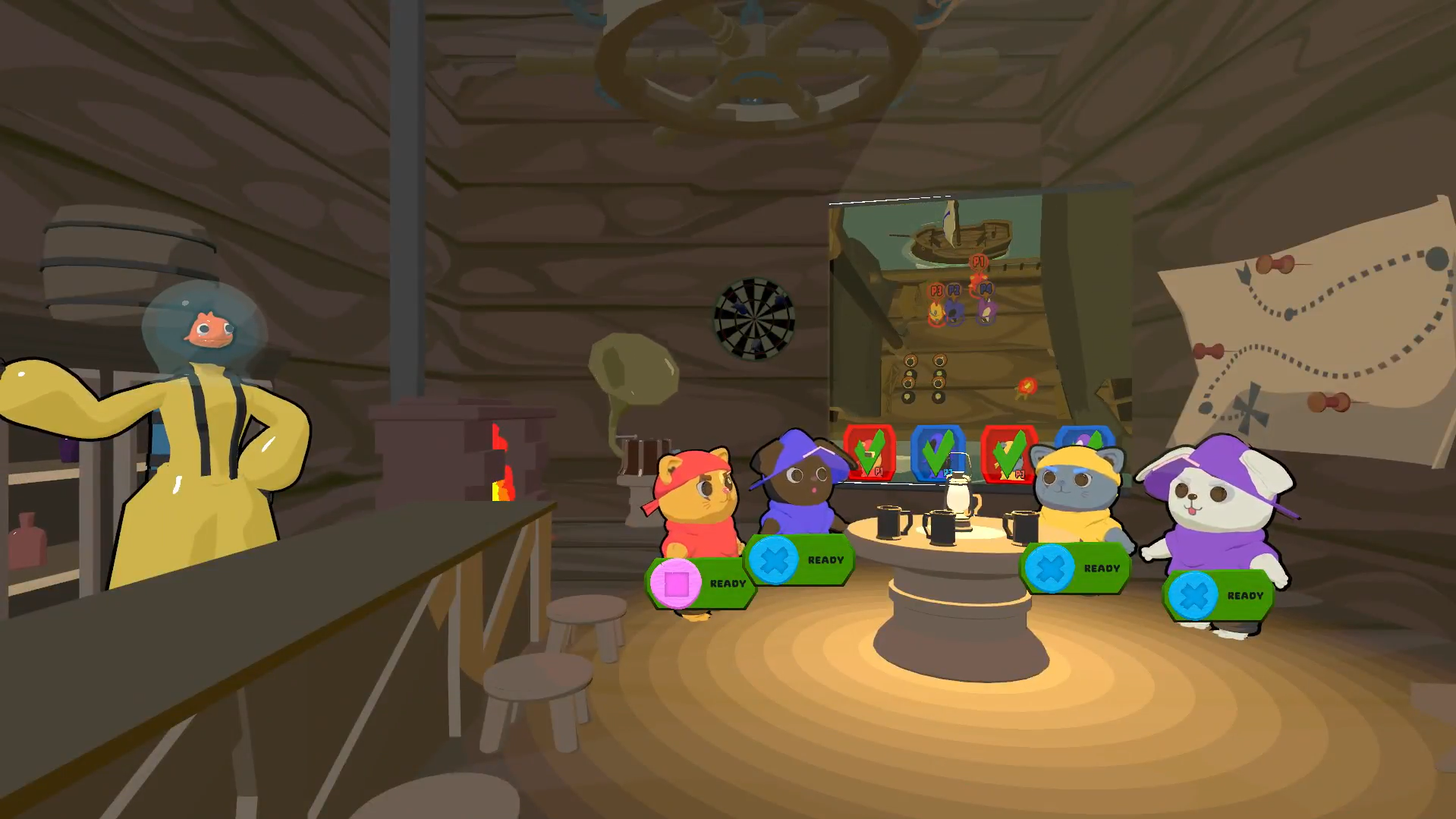Viewport: 1456px width, 819px height.
Task: Click the P3 marker on the deck view
Action: click(x=937, y=290)
